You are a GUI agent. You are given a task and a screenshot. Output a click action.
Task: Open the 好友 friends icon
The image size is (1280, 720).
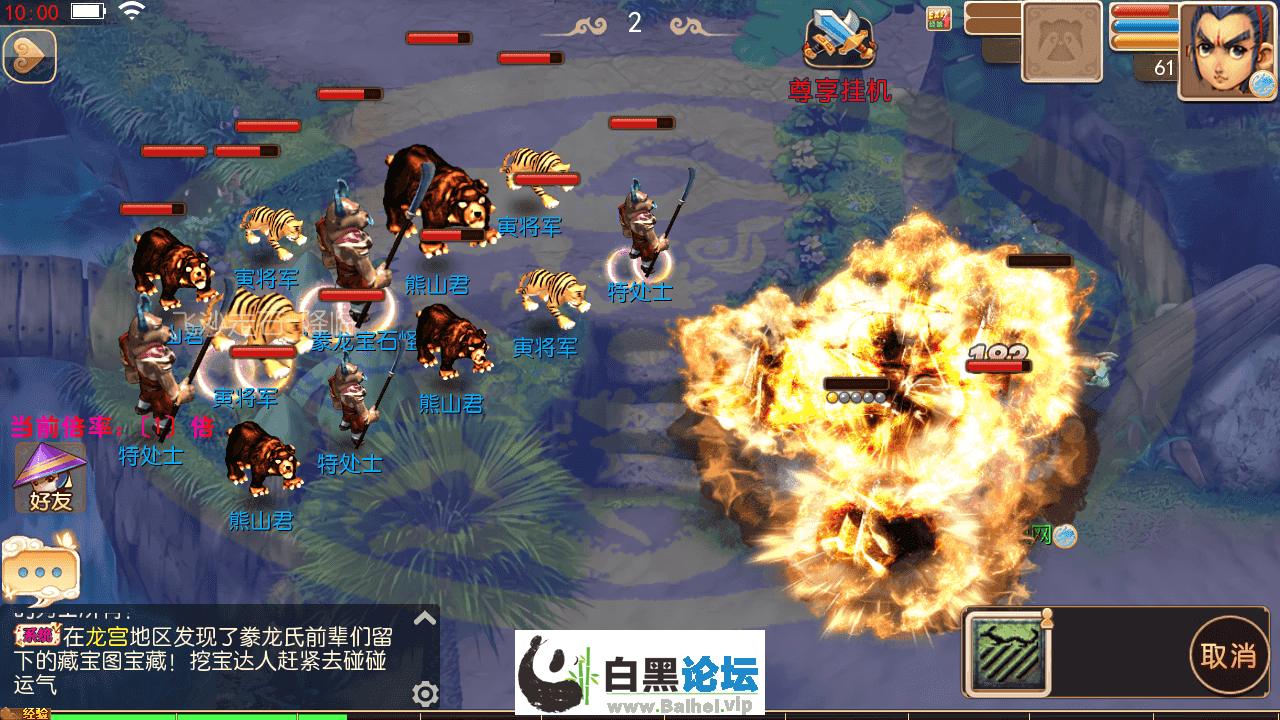tap(50, 478)
